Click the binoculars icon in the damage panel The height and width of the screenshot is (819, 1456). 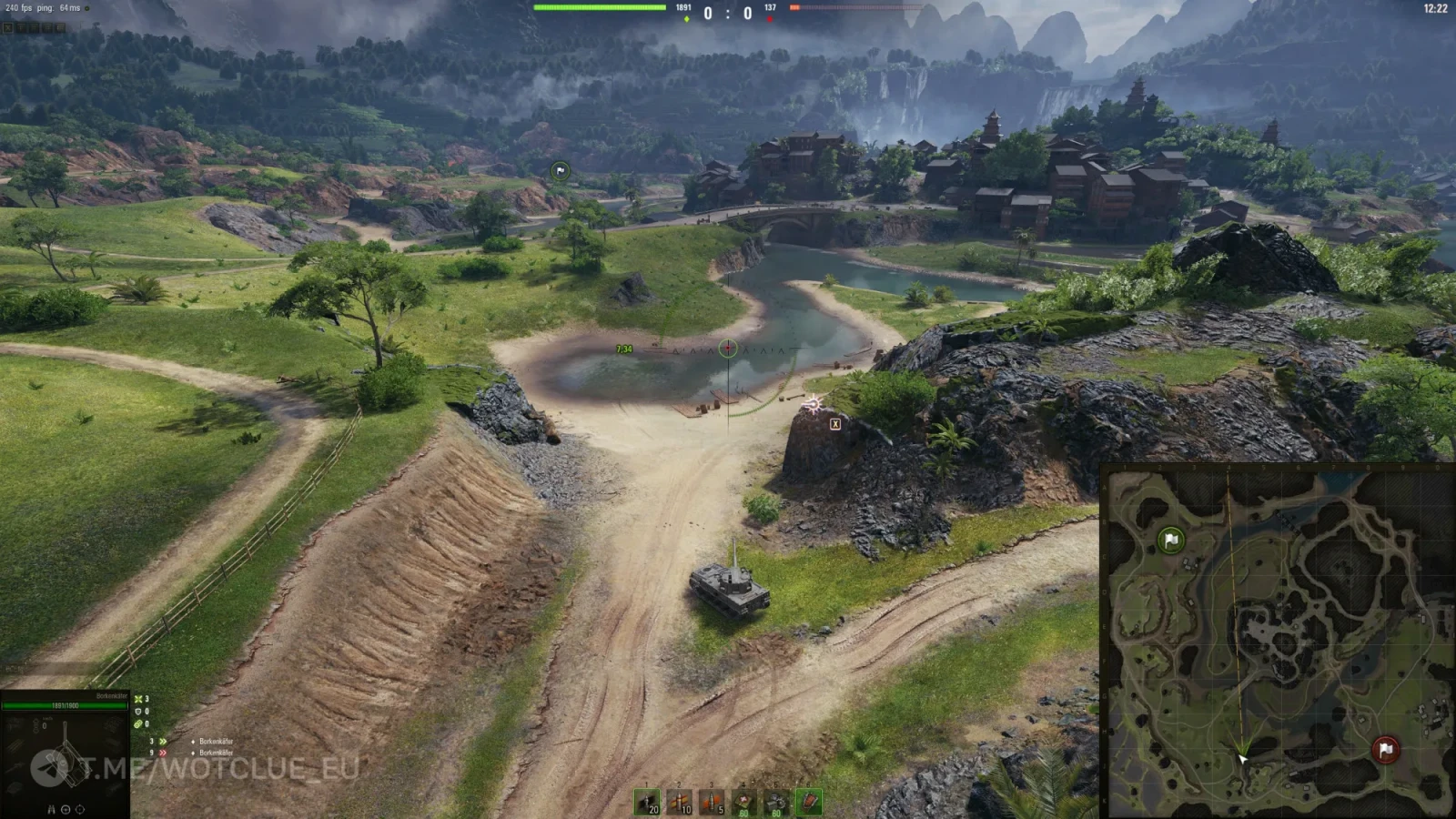point(52,809)
